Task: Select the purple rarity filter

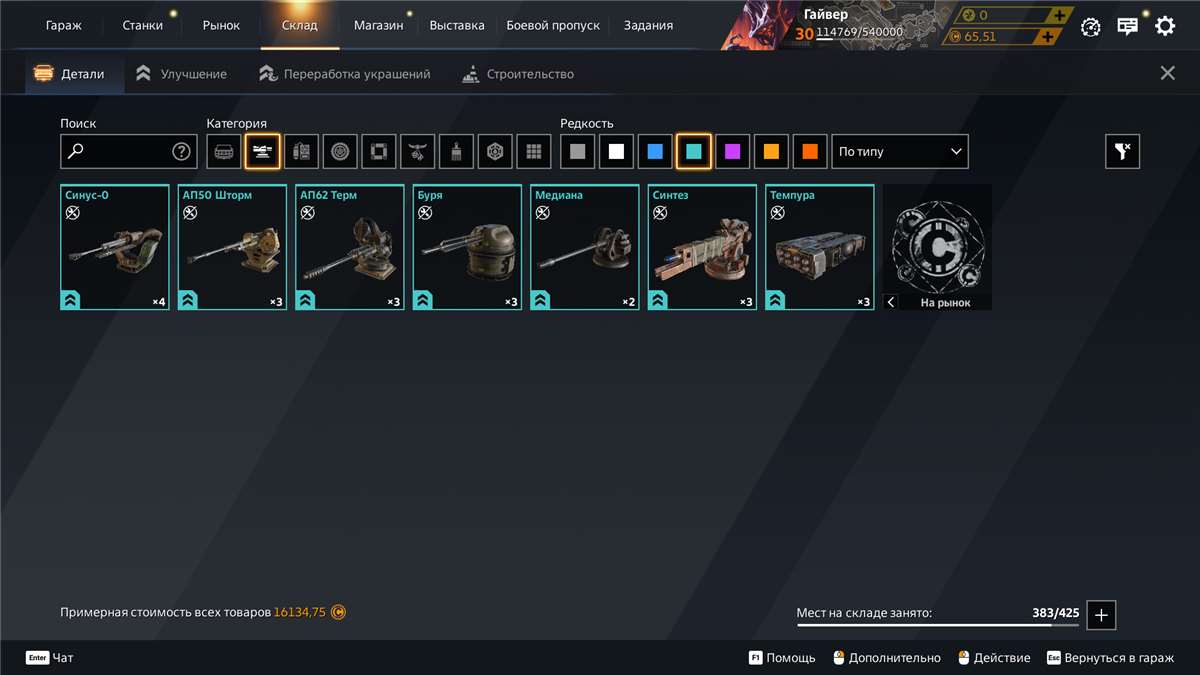Action: click(733, 152)
